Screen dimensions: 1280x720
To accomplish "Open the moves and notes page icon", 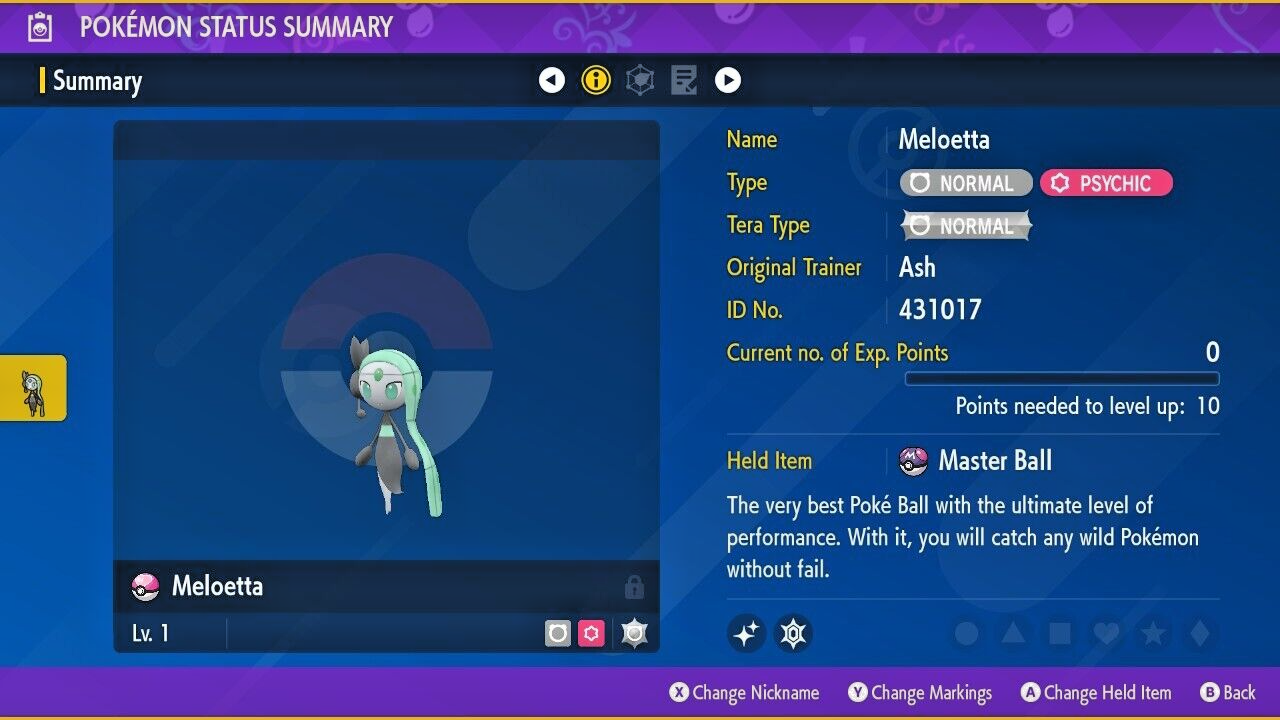I will coord(683,79).
